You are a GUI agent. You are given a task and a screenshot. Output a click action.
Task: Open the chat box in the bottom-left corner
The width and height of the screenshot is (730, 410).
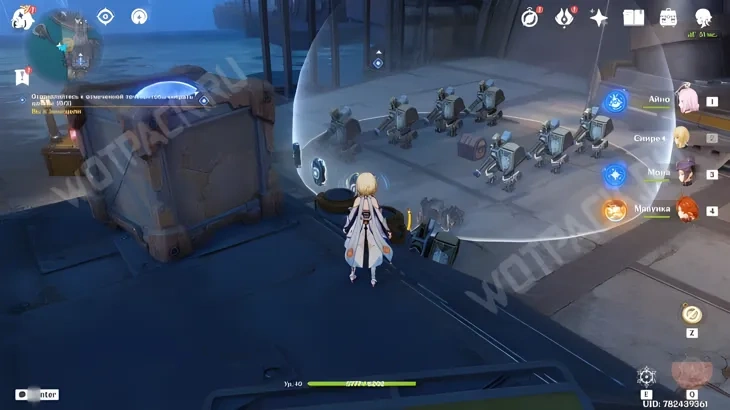37,395
